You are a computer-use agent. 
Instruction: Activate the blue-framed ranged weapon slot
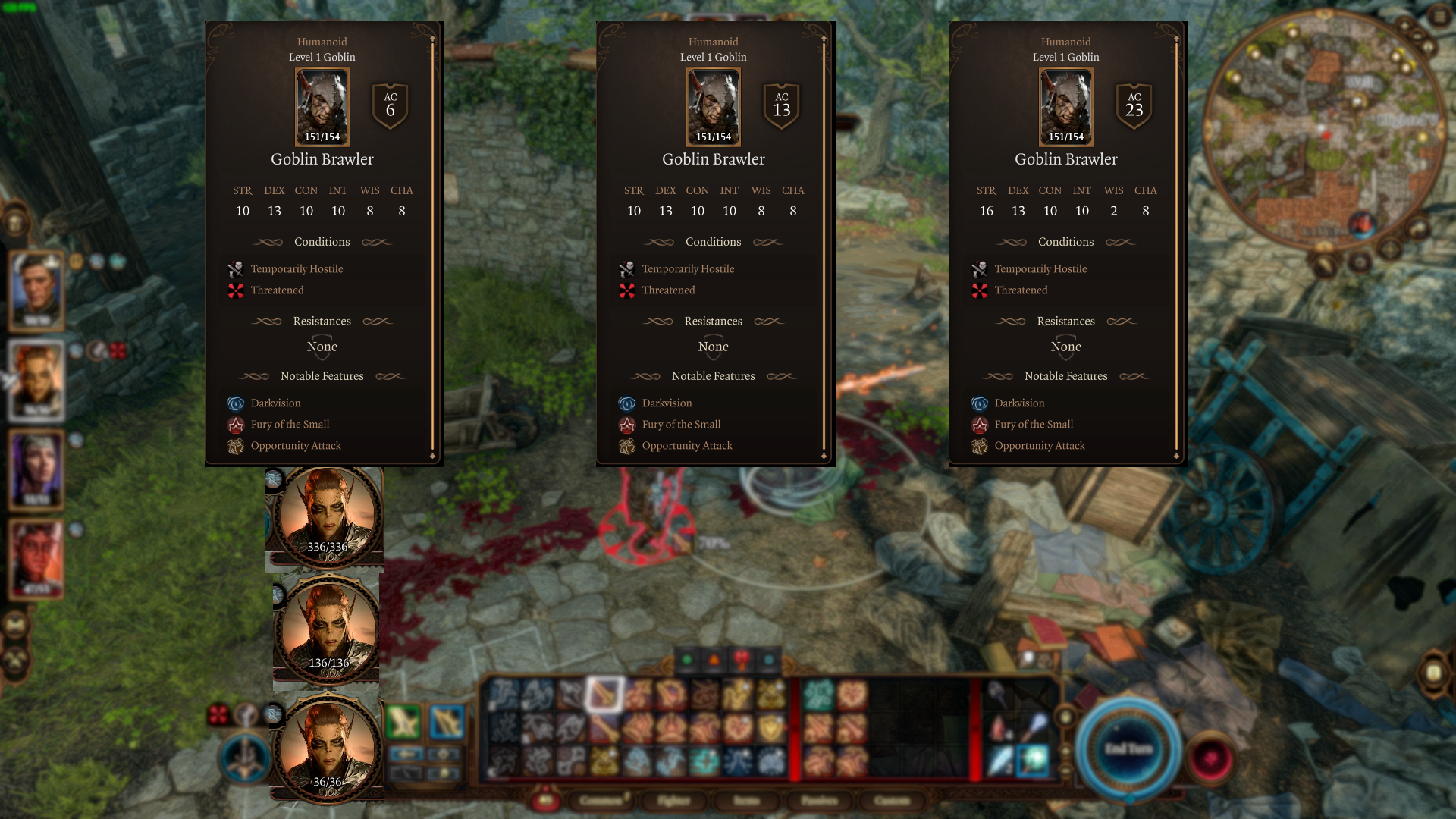446,722
